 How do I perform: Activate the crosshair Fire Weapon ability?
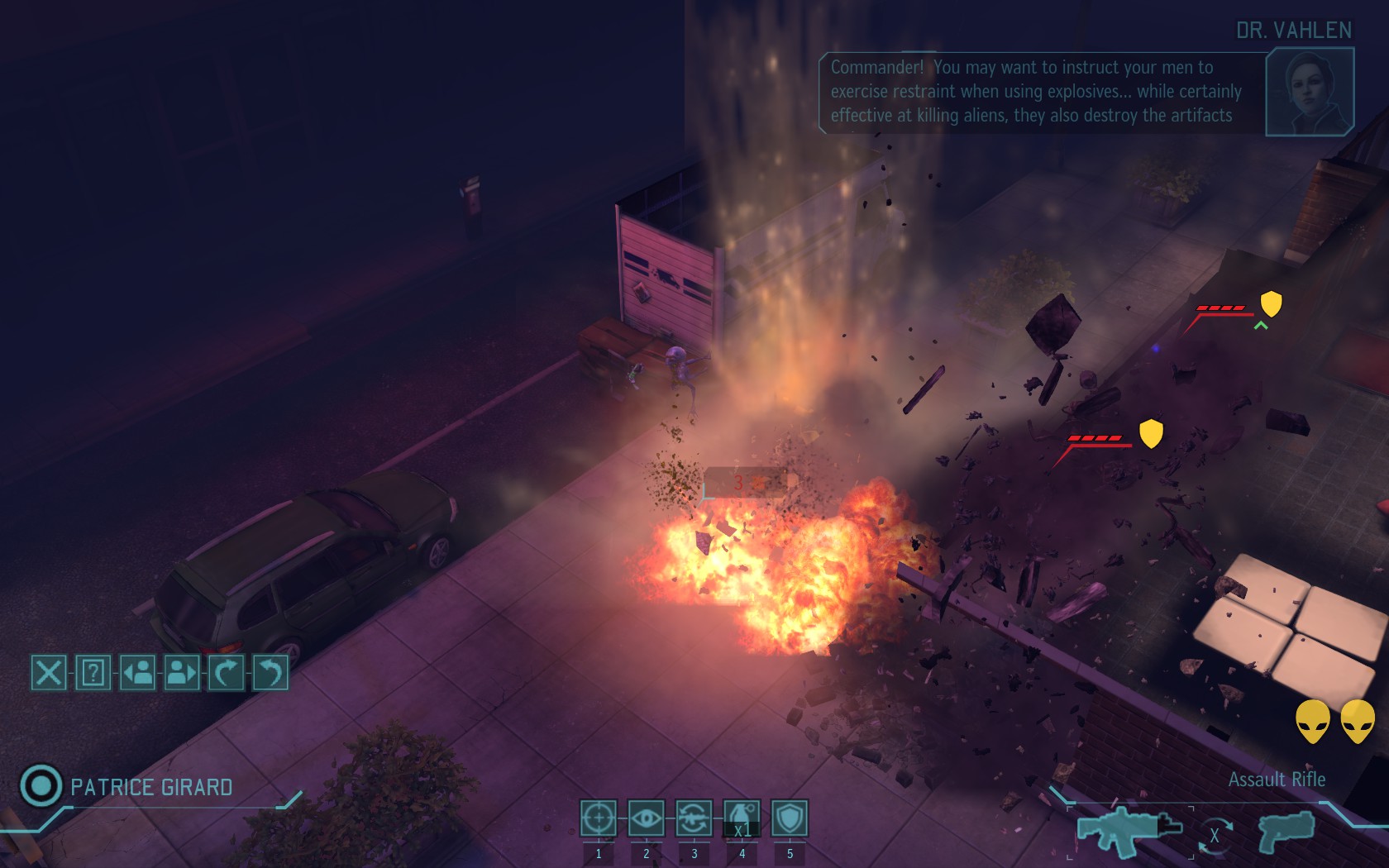[x=598, y=818]
